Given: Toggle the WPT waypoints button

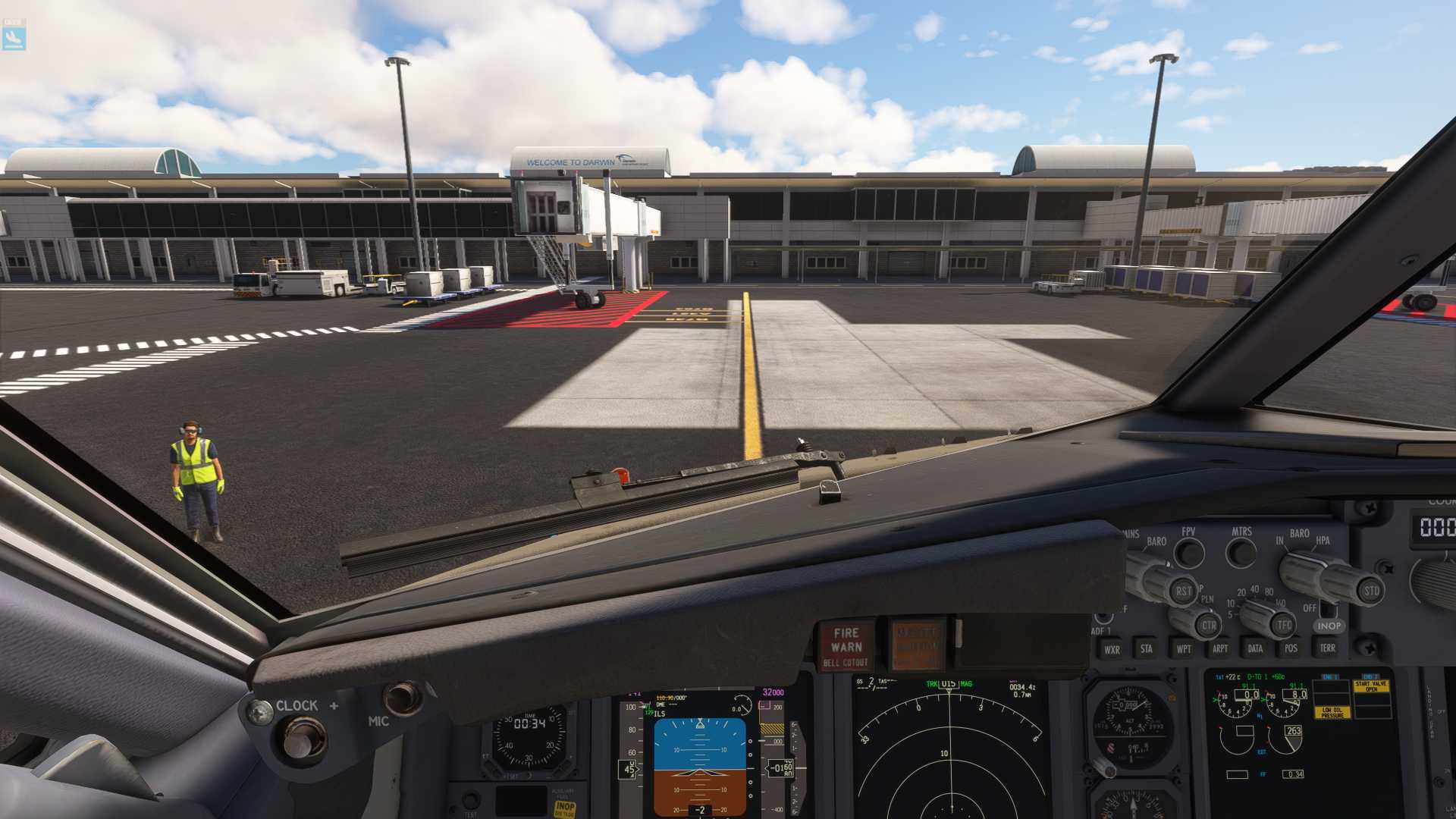Looking at the screenshot, I should point(1183,648).
